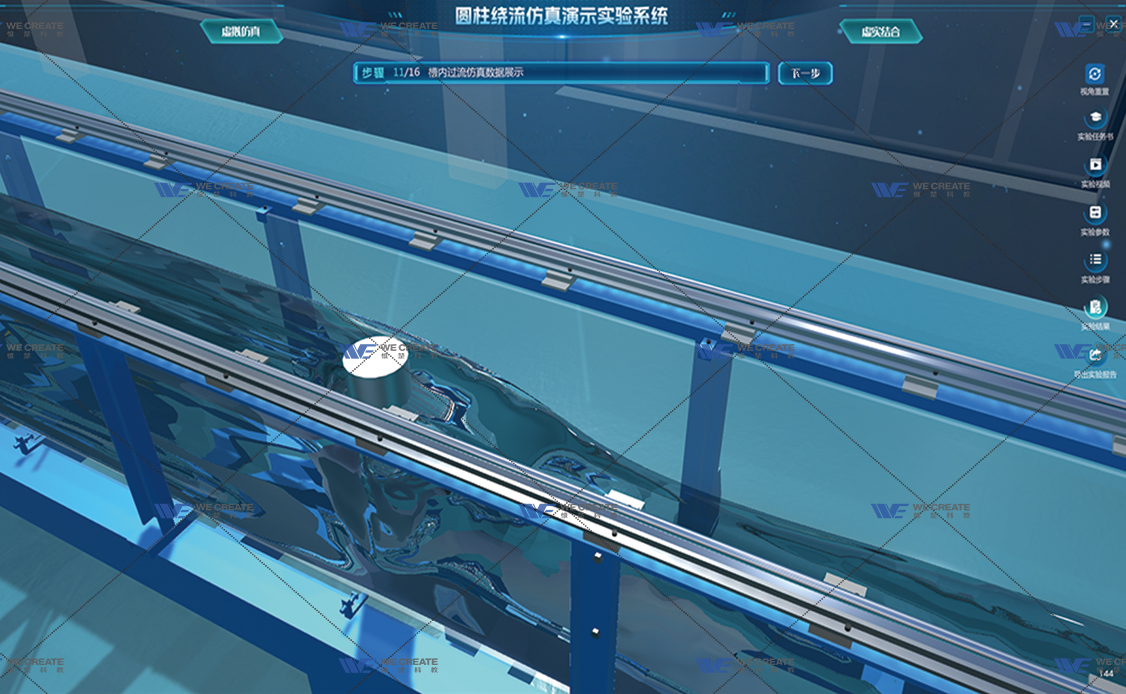Minimize the application window
The height and width of the screenshot is (694, 1126).
[x=1087, y=24]
